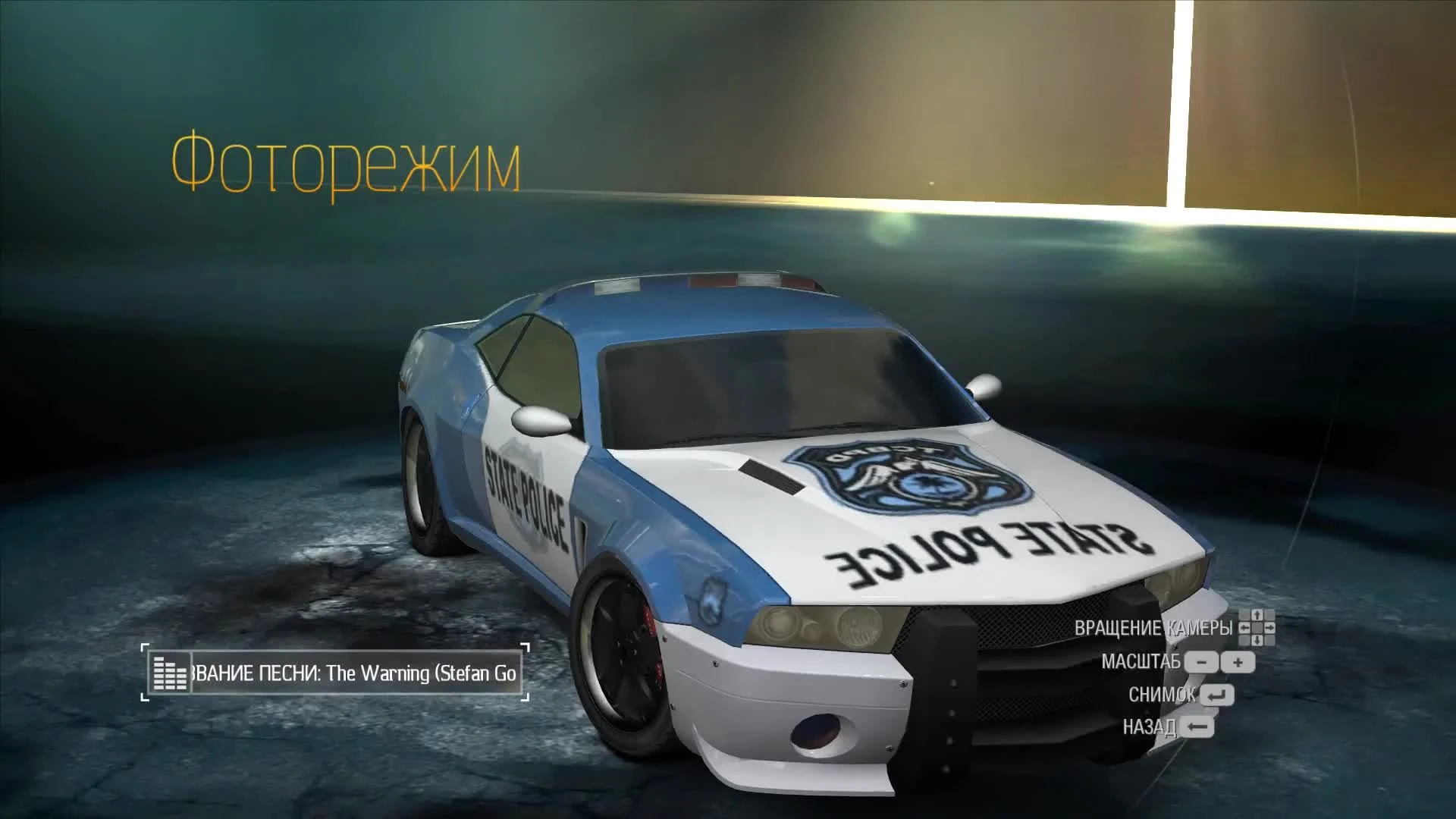Click the right arrow key of ВРАЩЕНИЕ КАМЕРЫ
1456x819 pixels.
pos(1270,628)
